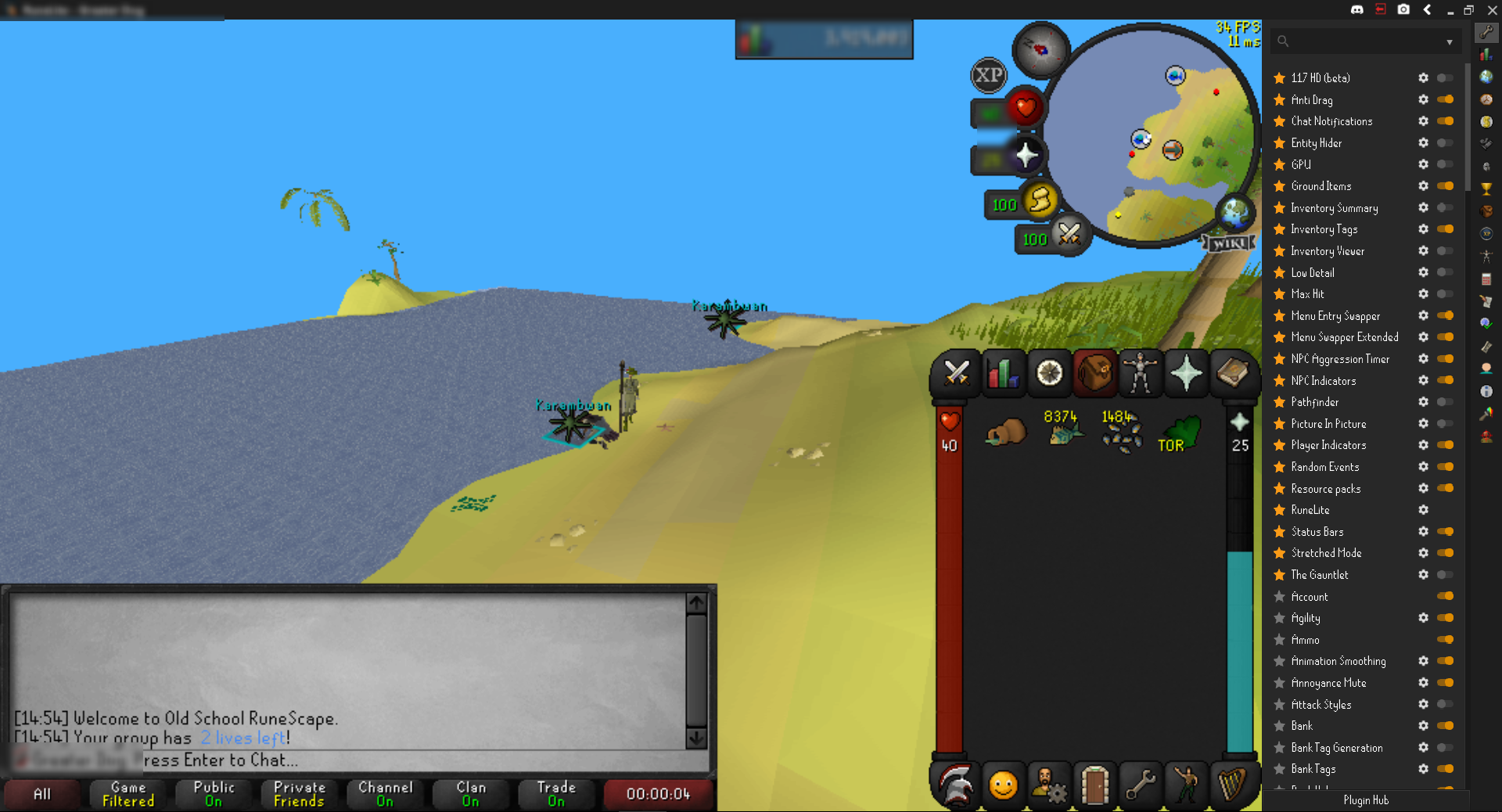The width and height of the screenshot is (1502, 812).
Task: Open the Worn Equipment tab
Action: coord(1141,373)
